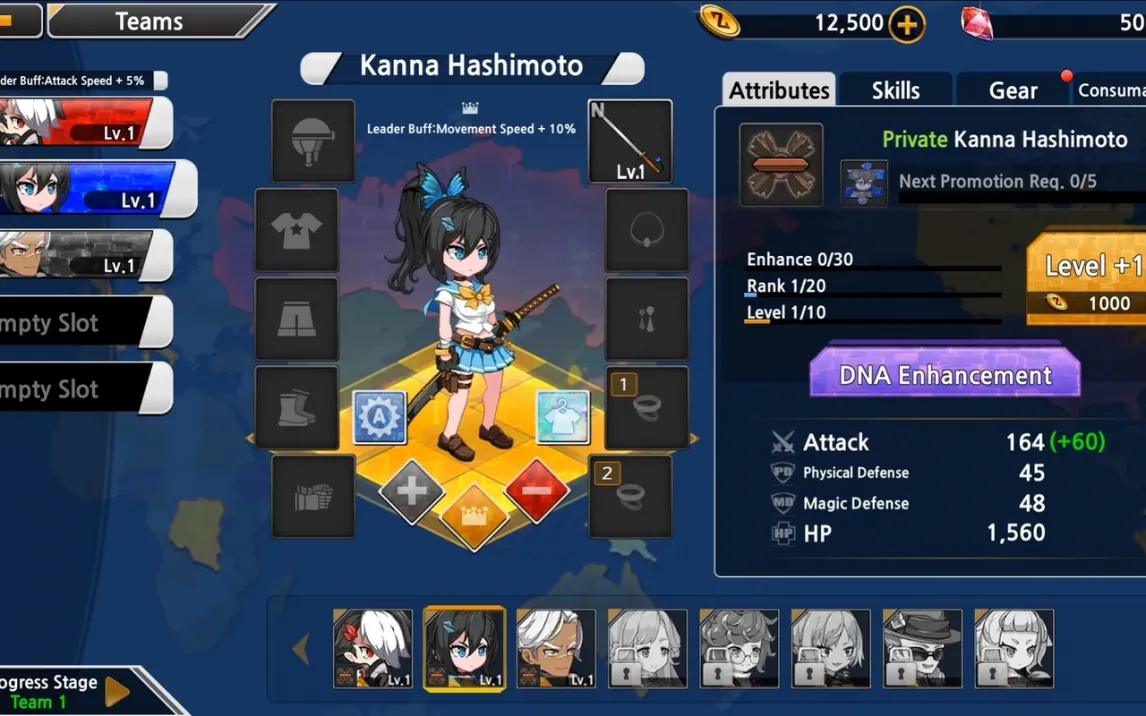This screenshot has width=1146, height=716.
Task: Set leader with the crown diamond button
Action: pyautogui.click(x=474, y=517)
